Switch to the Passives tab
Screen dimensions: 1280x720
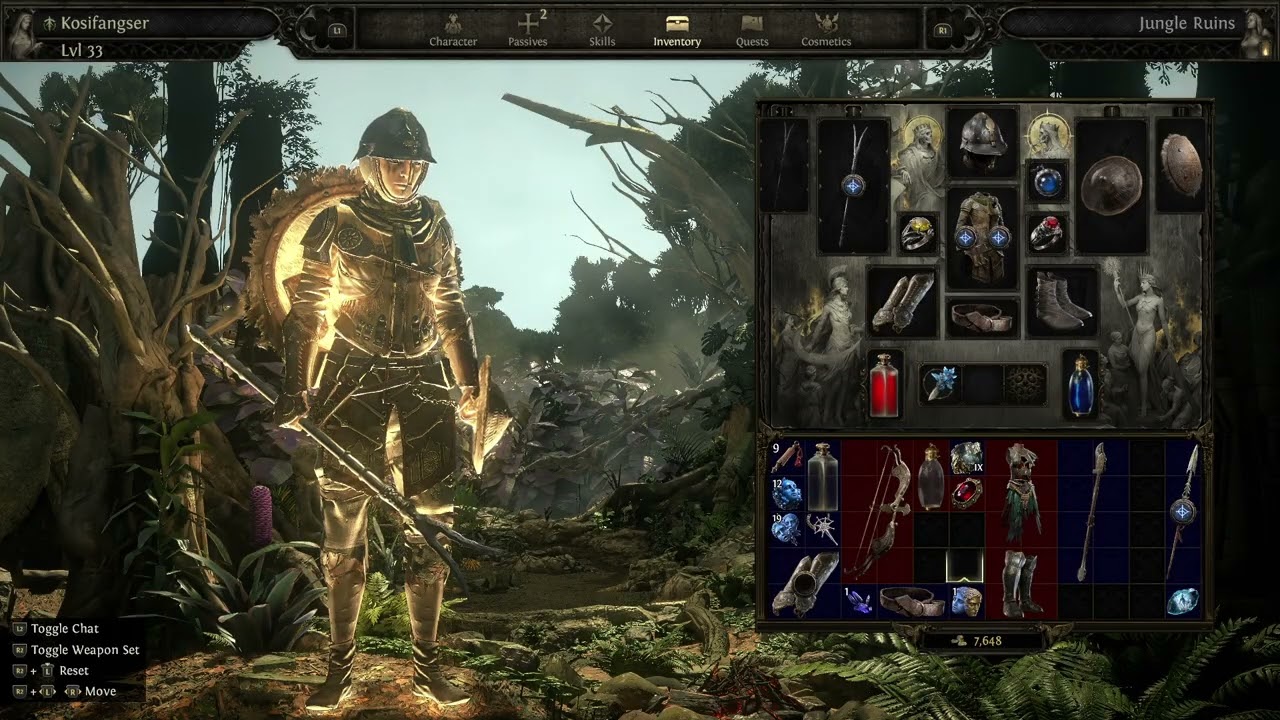(528, 30)
